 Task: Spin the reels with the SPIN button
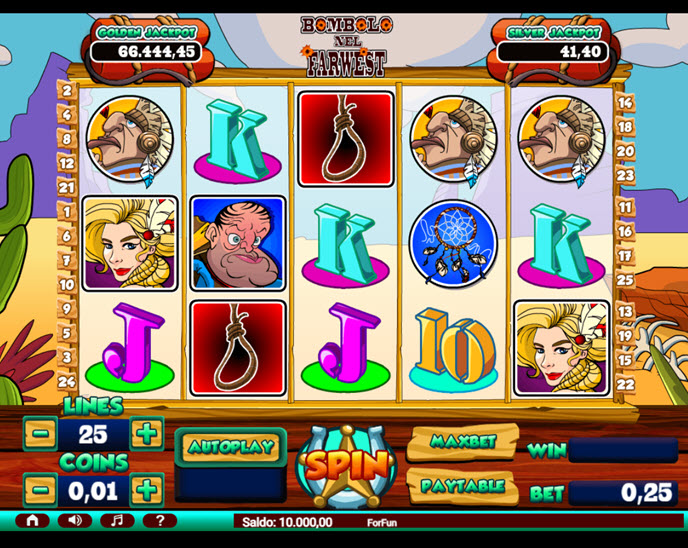click(x=346, y=465)
